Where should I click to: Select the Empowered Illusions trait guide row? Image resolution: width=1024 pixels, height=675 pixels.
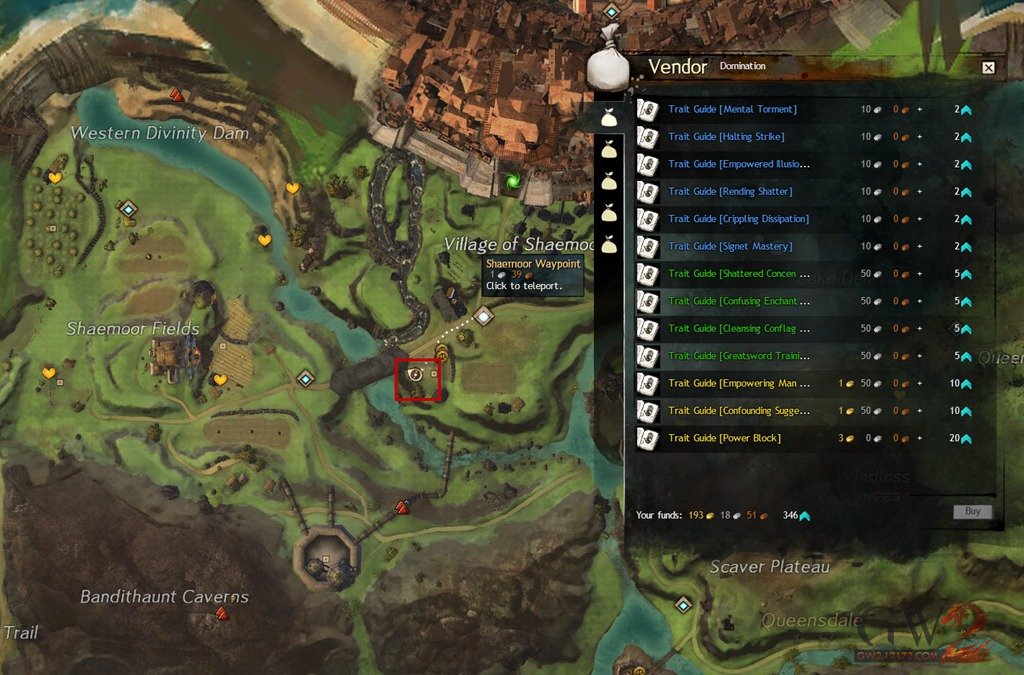coord(739,164)
